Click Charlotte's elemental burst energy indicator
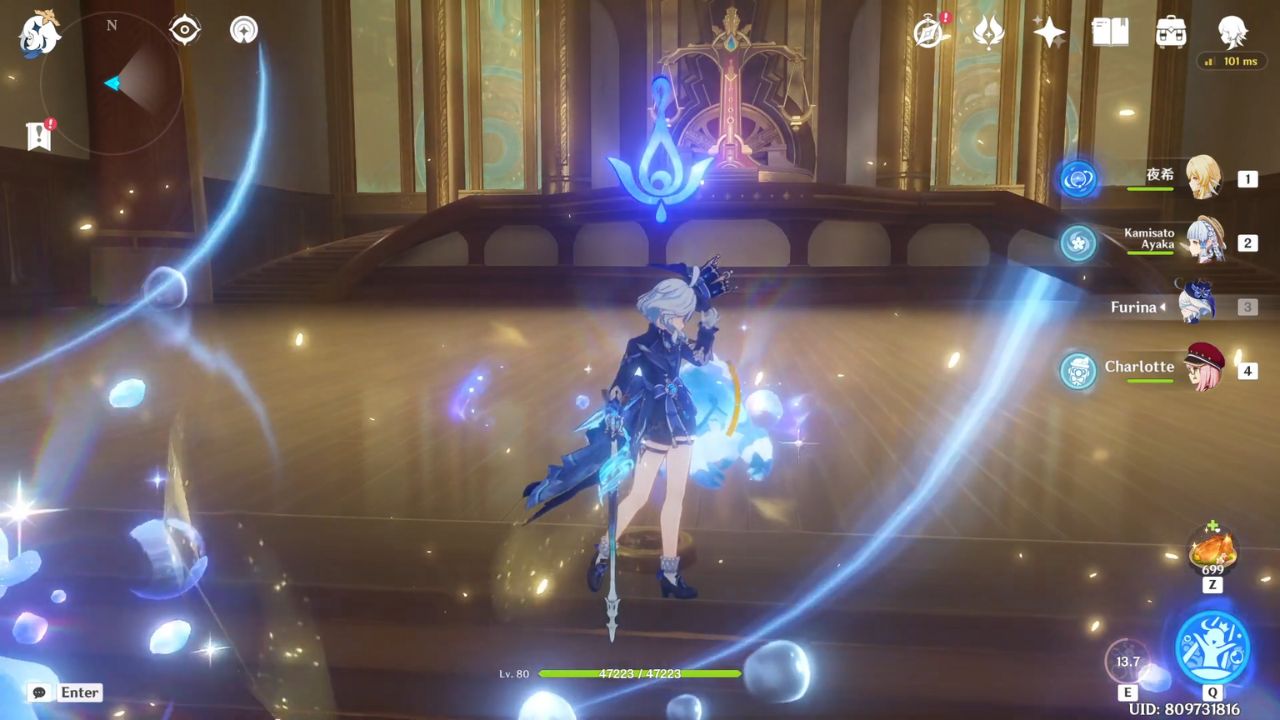The height and width of the screenshot is (720, 1280). tap(1077, 367)
